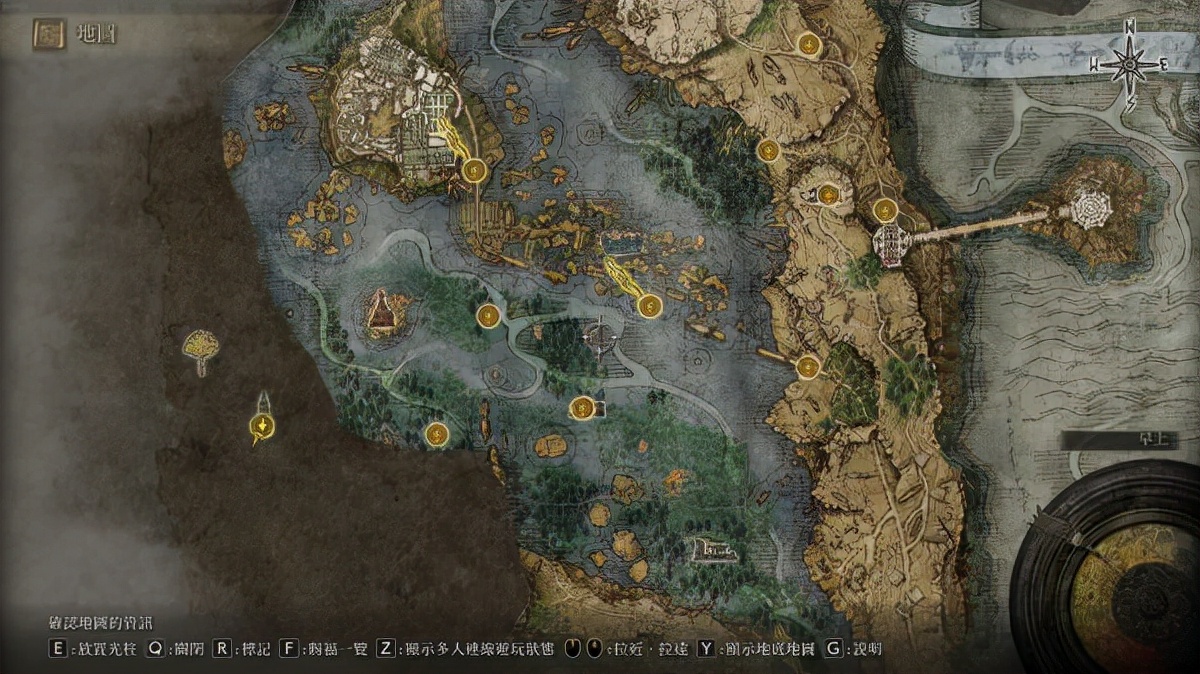Image resolution: width=1200 pixels, height=674 pixels.
Task: Select the grace inside the circular ruin
Action: 828,194
